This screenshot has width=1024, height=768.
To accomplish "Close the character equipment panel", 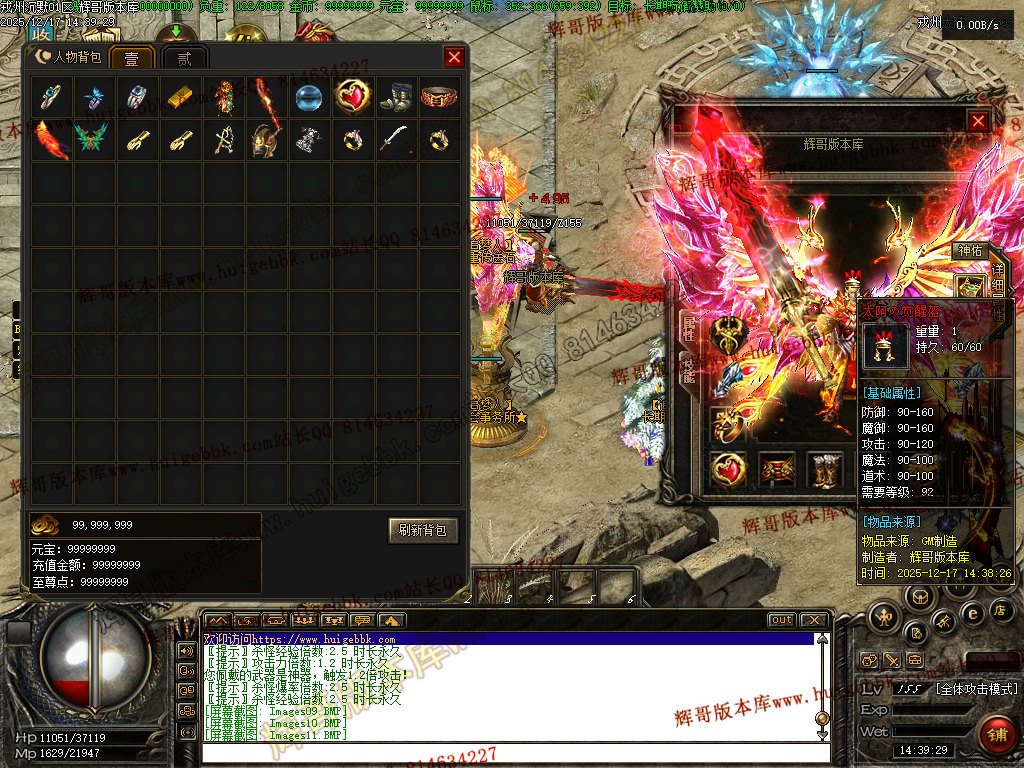I will pos(978,121).
